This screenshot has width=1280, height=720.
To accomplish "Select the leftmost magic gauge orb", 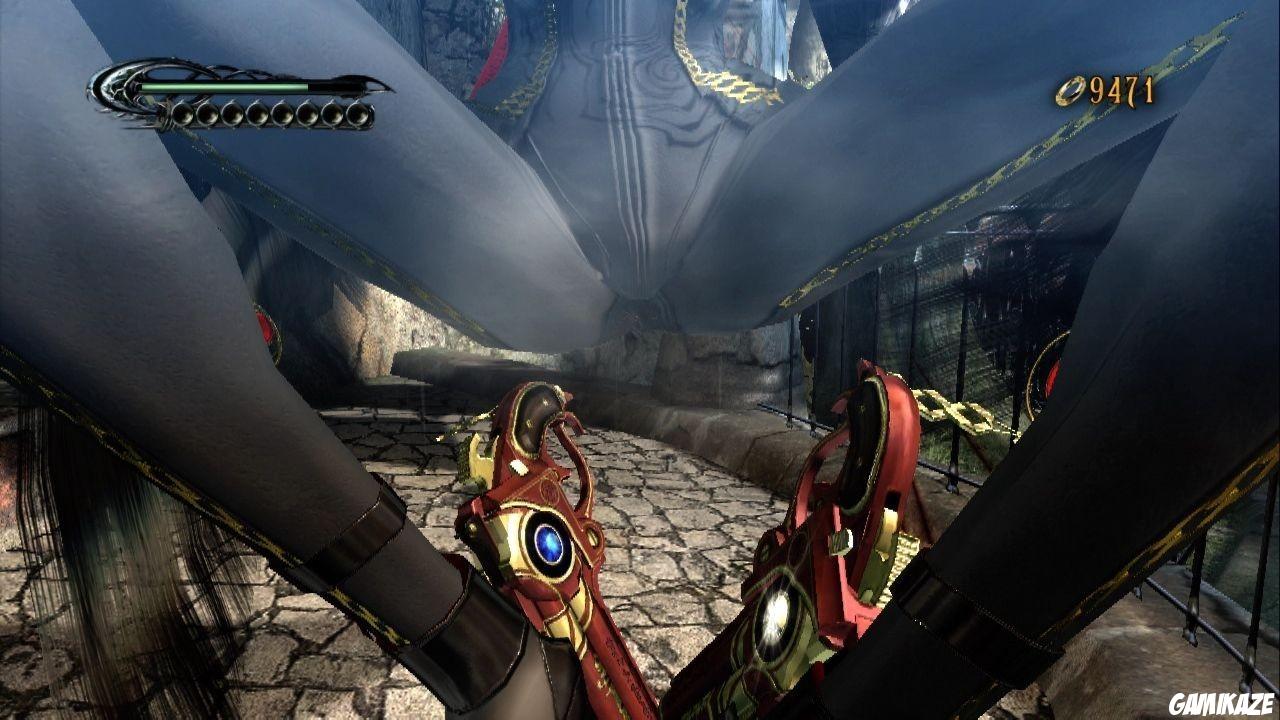I will 181,113.
